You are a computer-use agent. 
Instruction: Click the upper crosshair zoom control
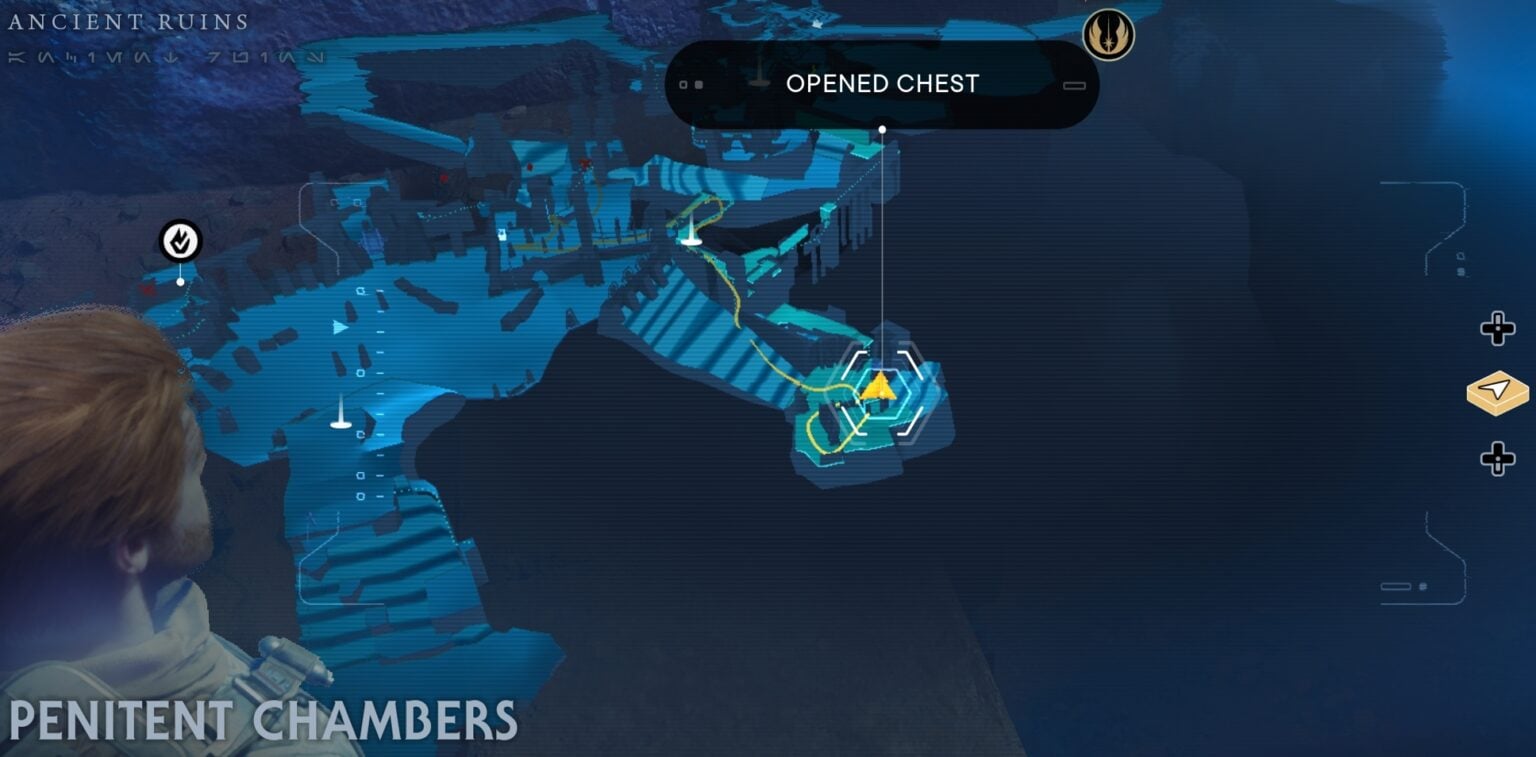click(x=1496, y=327)
